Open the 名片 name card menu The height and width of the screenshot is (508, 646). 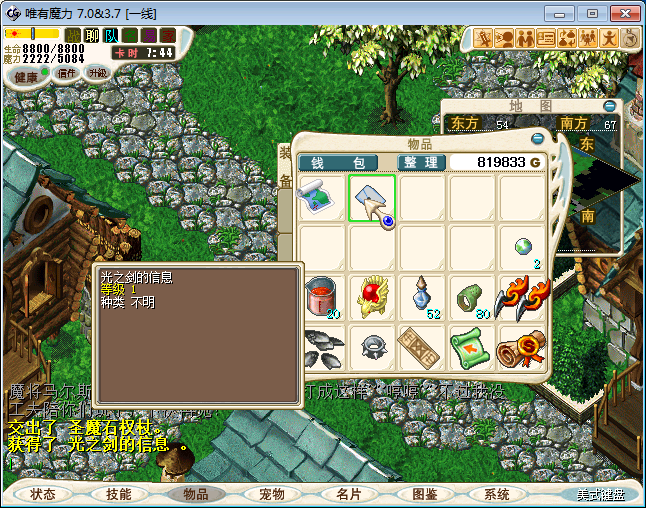click(348, 494)
